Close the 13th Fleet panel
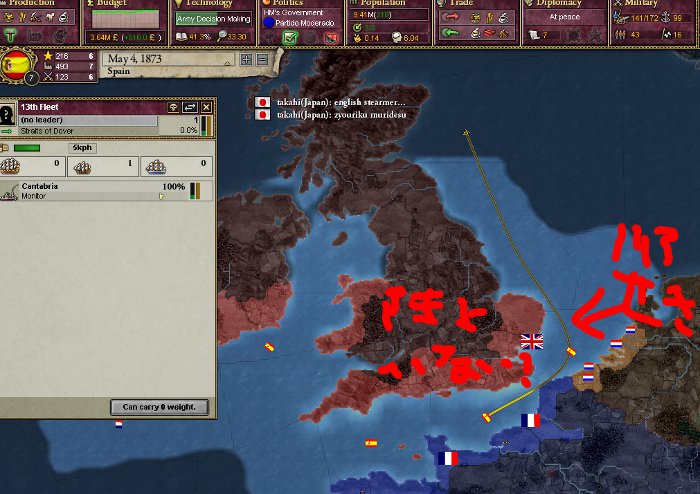The height and width of the screenshot is (494, 700). click(x=206, y=107)
